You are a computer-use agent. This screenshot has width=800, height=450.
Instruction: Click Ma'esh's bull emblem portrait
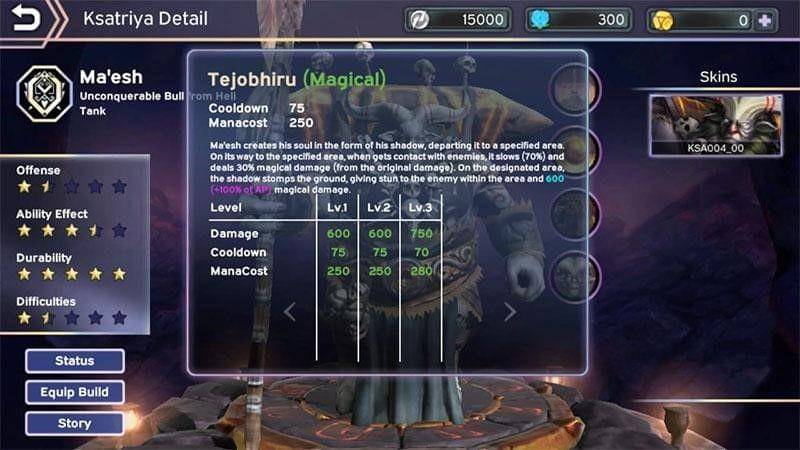42,91
